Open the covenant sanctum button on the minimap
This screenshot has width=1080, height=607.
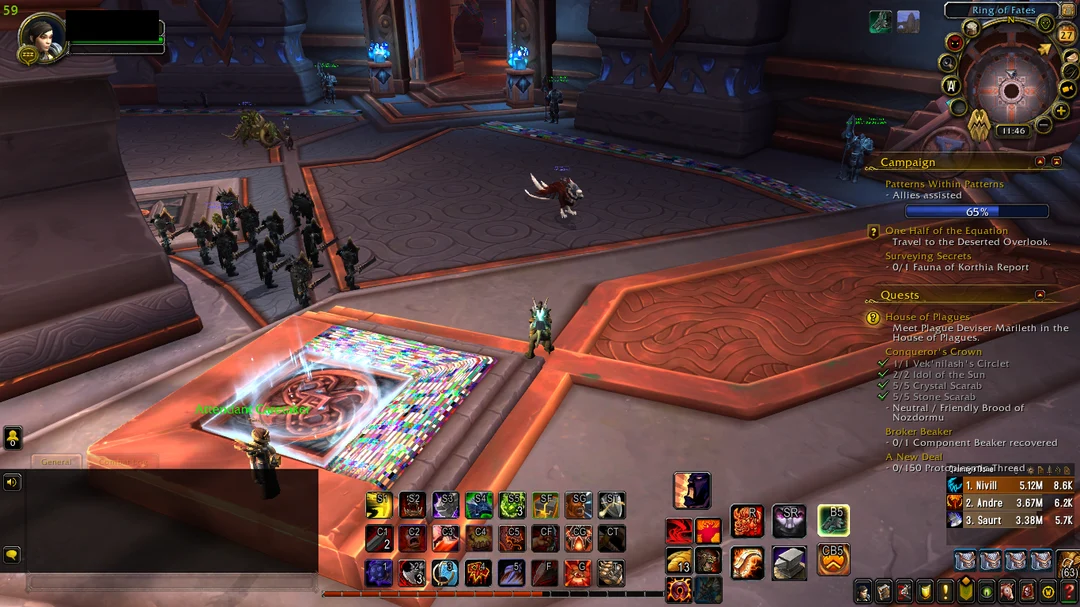click(x=979, y=124)
